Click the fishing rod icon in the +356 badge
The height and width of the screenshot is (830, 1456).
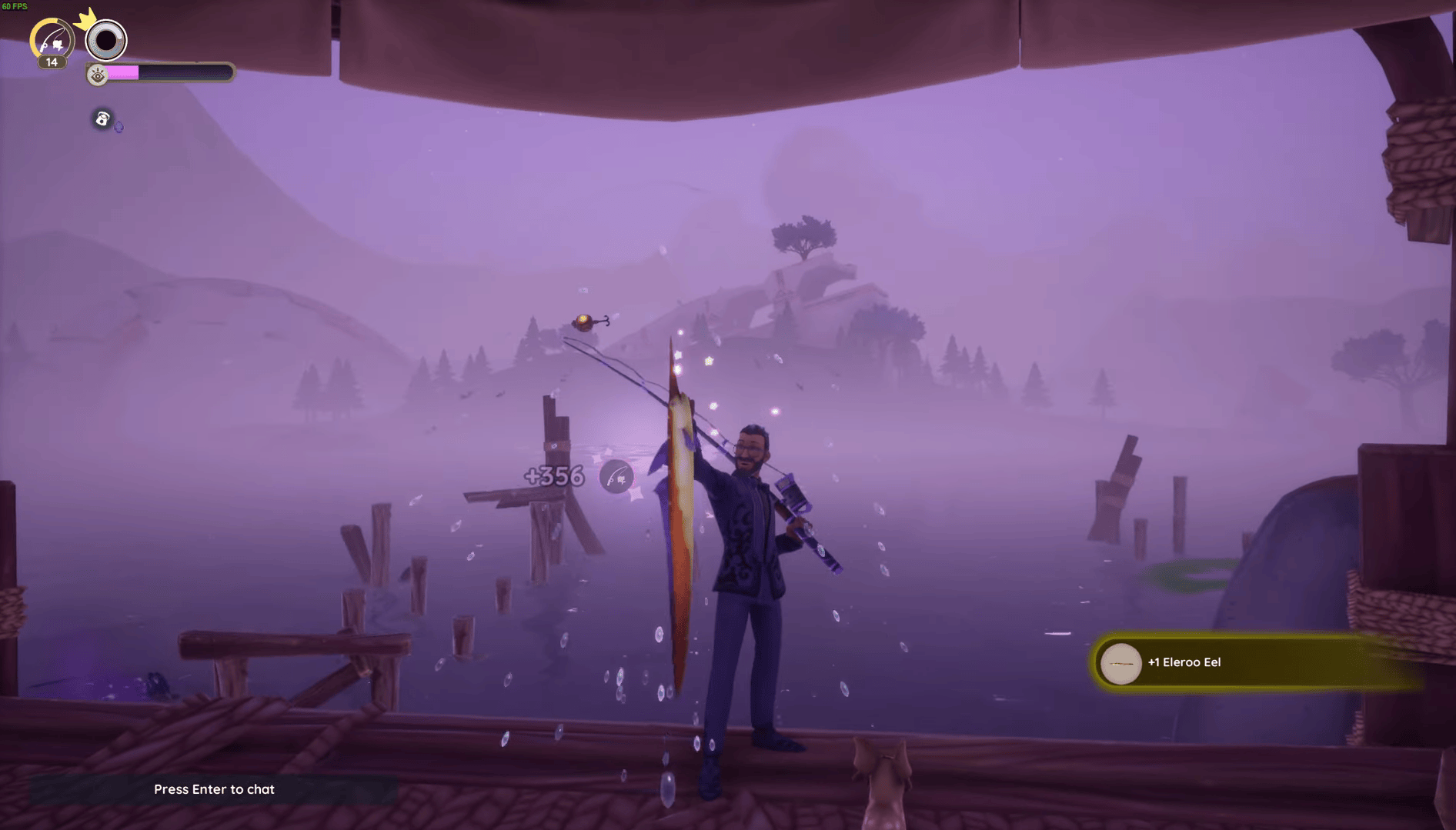pyautogui.click(x=615, y=478)
